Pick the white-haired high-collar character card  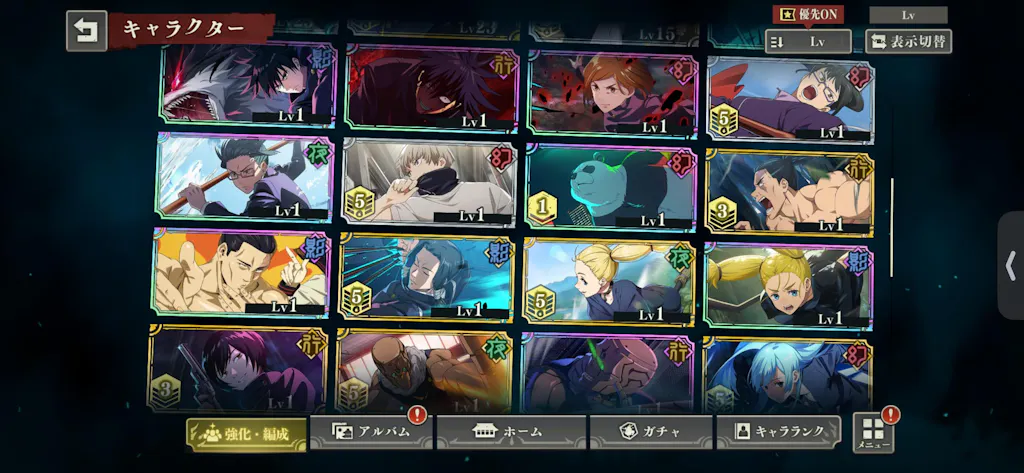429,182
